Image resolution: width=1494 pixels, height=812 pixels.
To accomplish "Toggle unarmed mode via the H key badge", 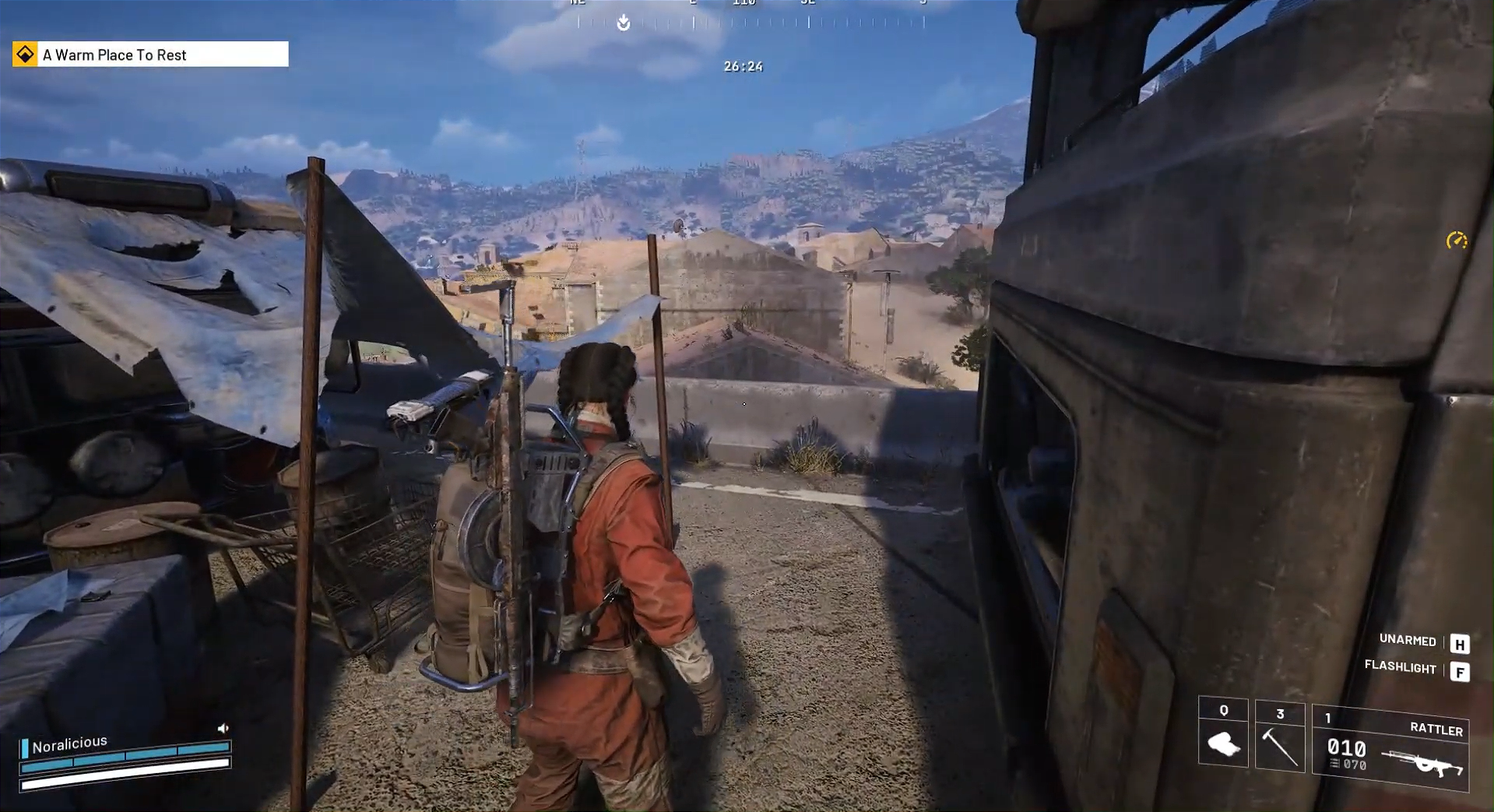I will point(1461,643).
